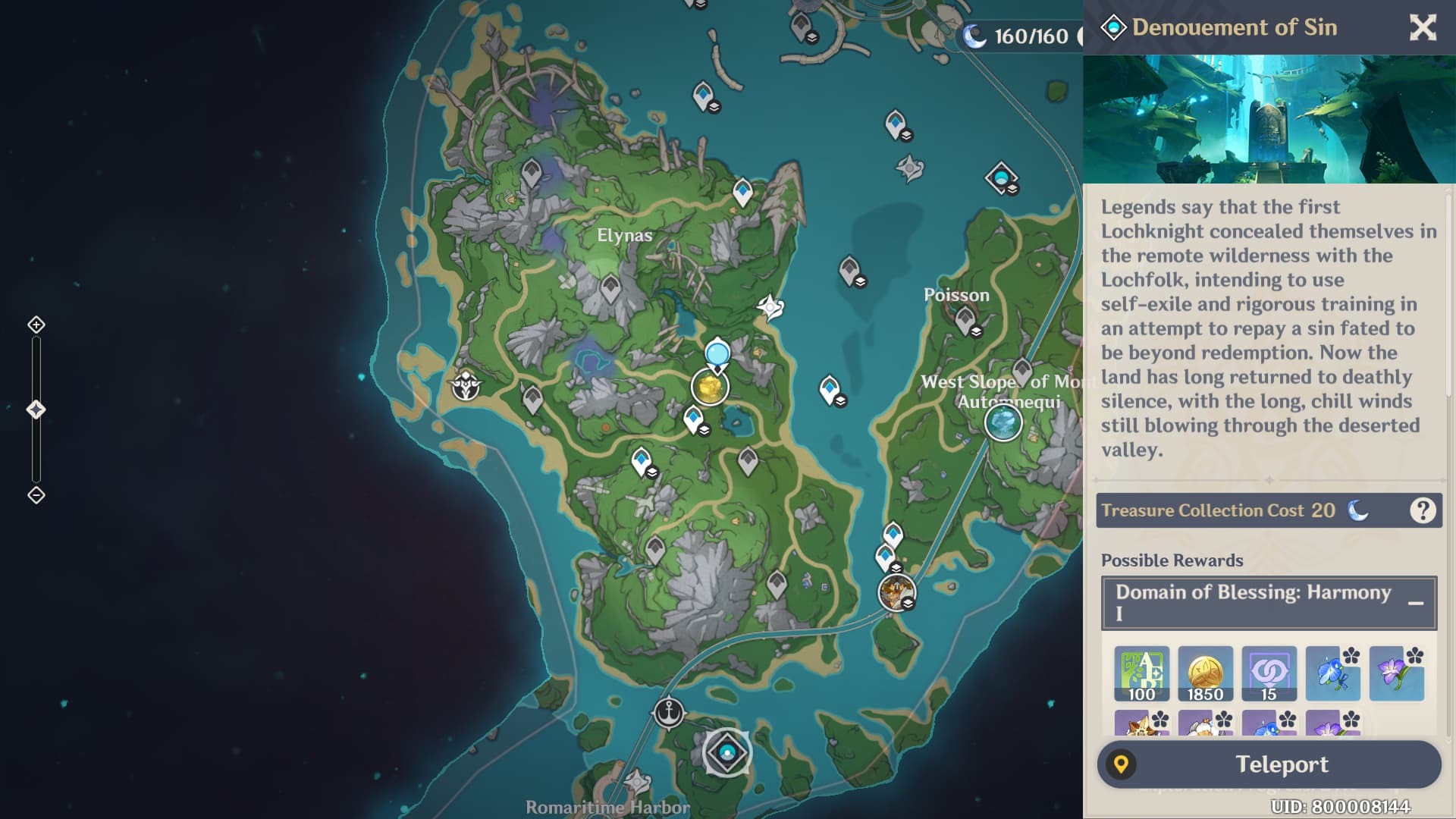The width and height of the screenshot is (1456, 819).
Task: Select the domain marker near Romaritime Harbor
Action: (727, 752)
